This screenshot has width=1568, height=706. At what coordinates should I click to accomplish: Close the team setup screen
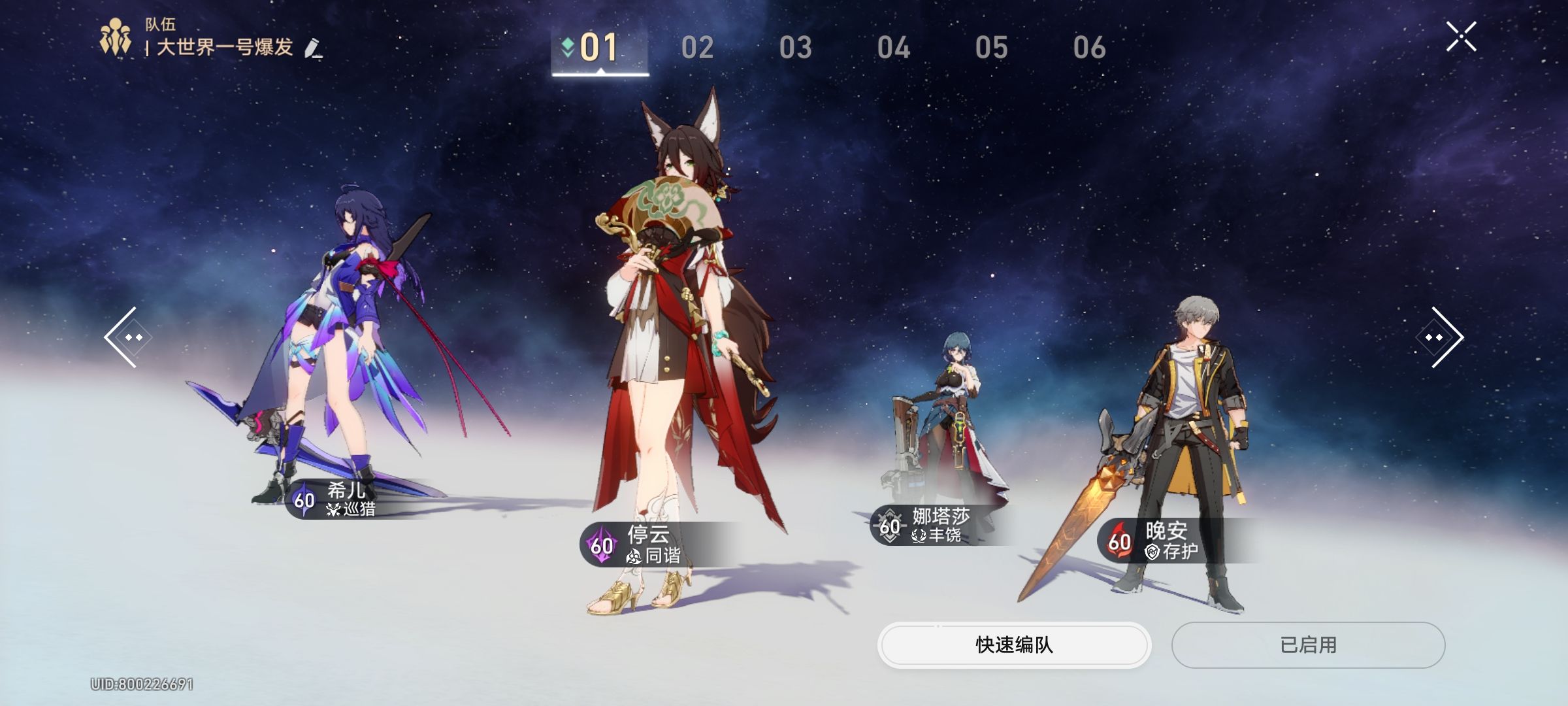point(1461,37)
